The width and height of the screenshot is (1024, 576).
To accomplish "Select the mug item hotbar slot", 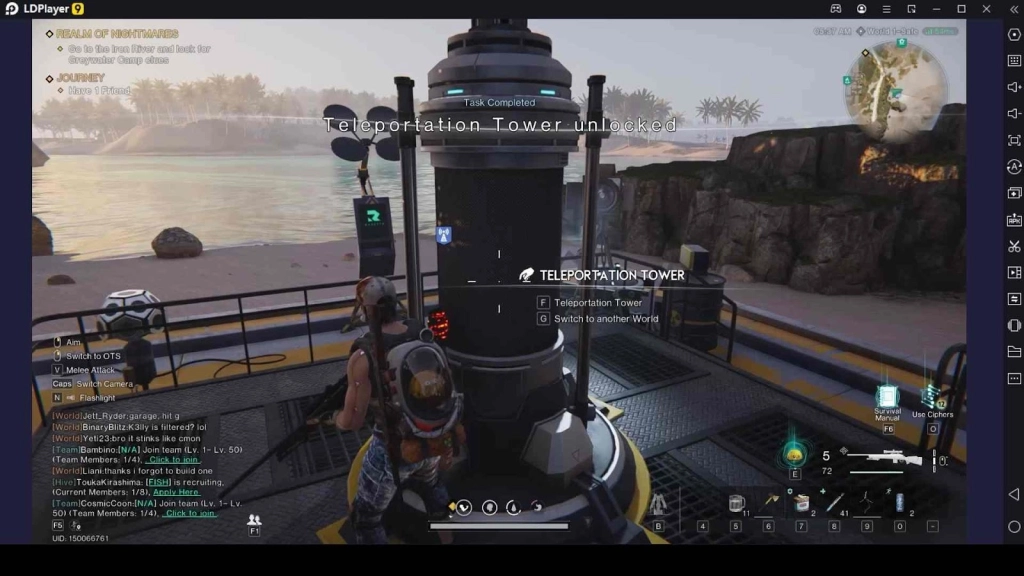I will coord(736,503).
